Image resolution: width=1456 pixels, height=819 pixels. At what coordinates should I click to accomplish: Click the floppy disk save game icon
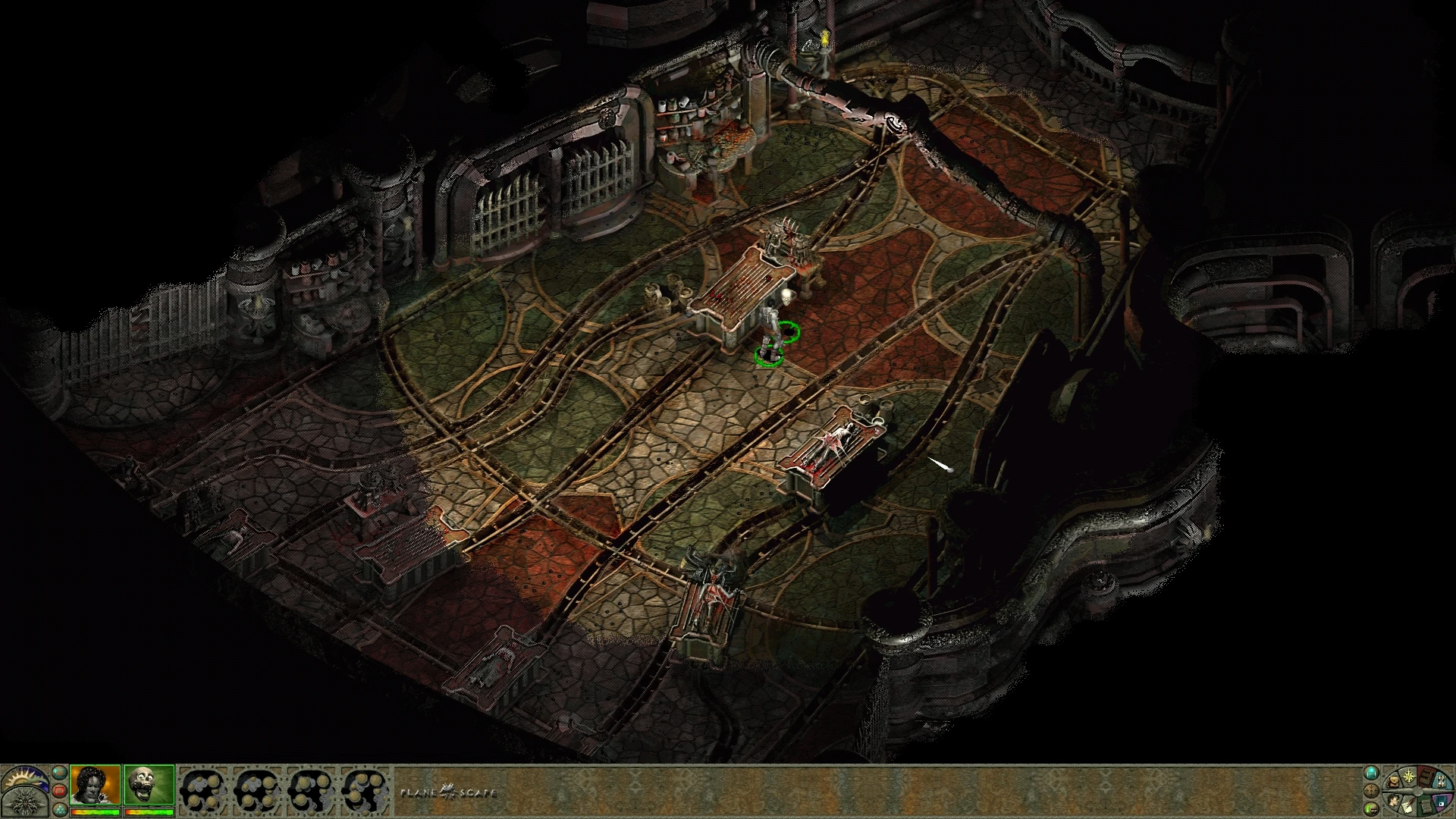point(1442,803)
